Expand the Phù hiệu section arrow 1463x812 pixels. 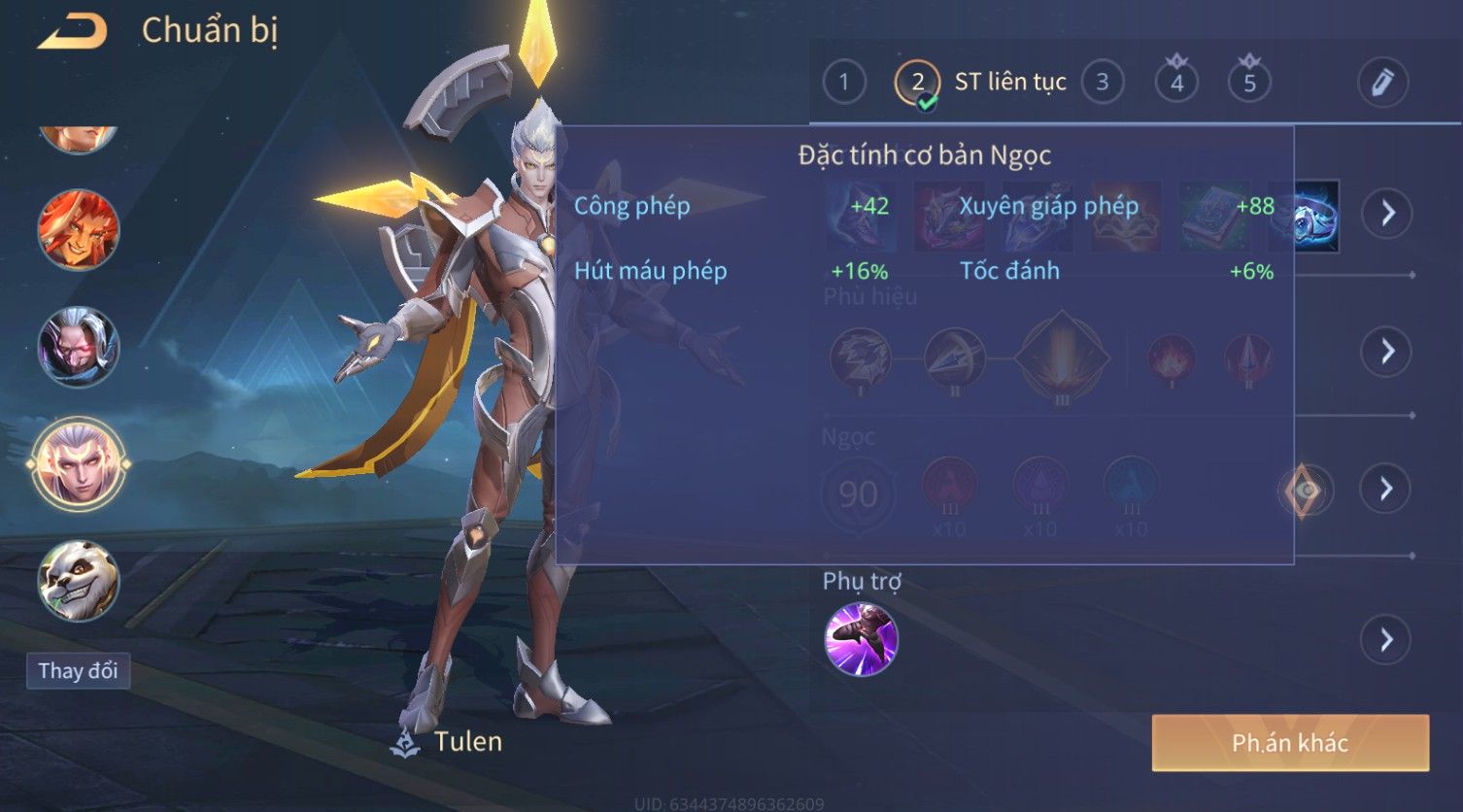(x=1387, y=351)
